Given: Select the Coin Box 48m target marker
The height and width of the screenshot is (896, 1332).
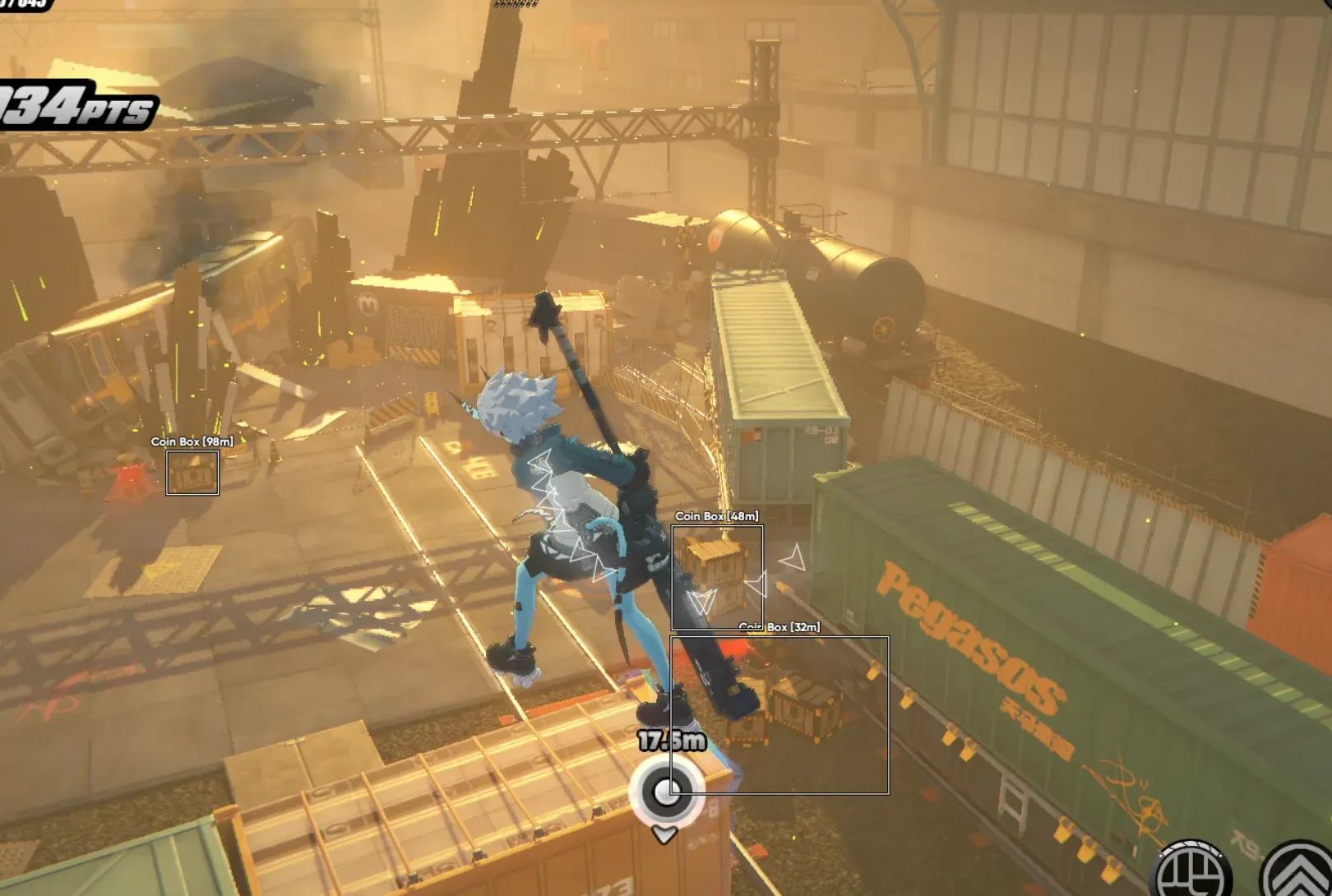Looking at the screenshot, I should 717,577.
